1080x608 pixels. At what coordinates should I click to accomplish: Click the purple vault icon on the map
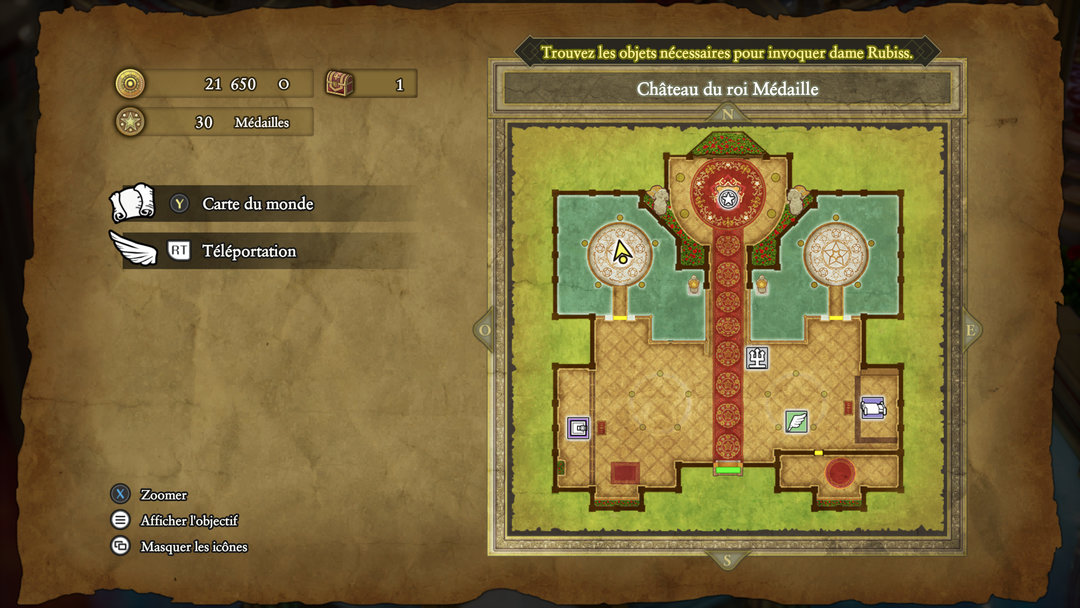[578, 428]
